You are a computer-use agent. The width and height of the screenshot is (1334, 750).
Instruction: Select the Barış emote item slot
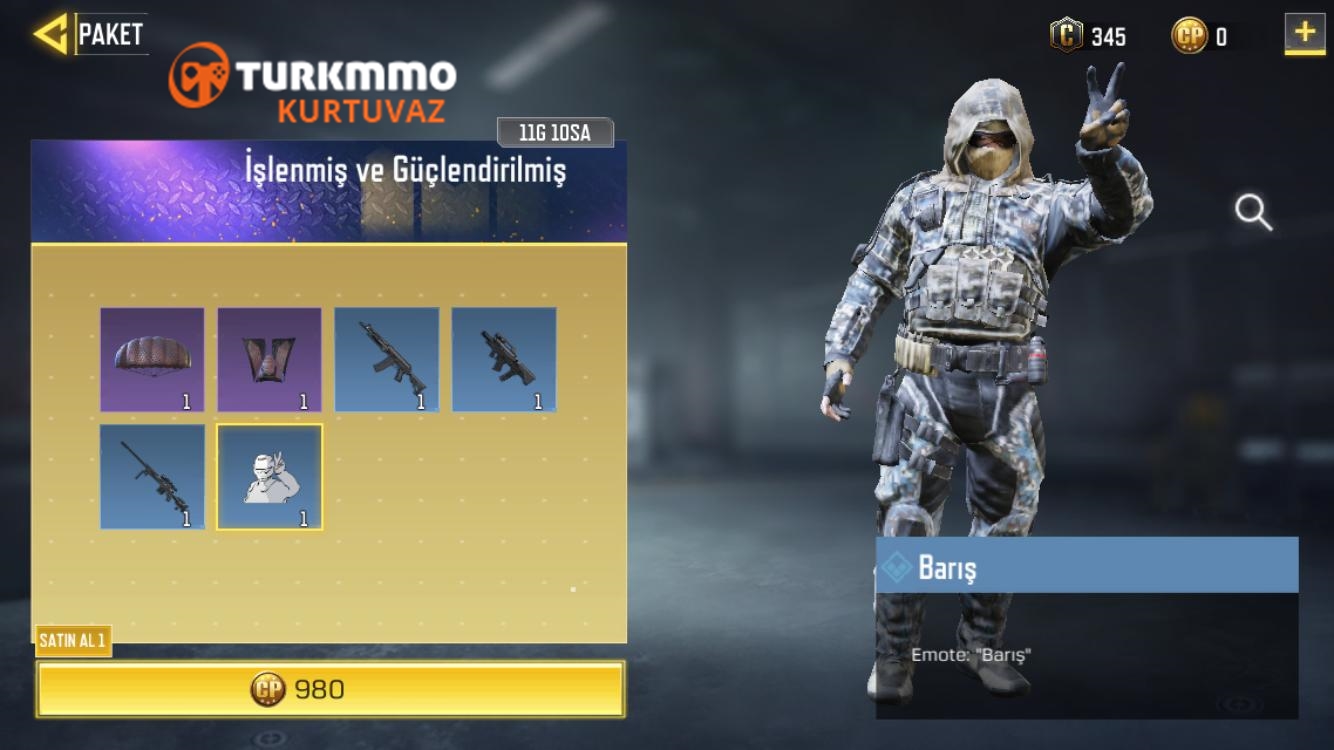[x=270, y=477]
